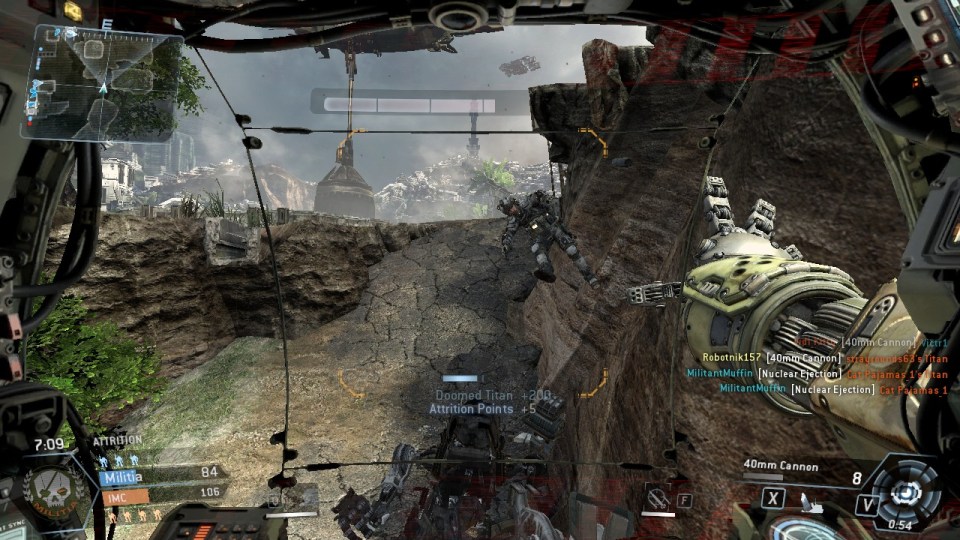Activate the Titan core ability dial
Viewport: 960px width, 540px height.
pos(907,492)
